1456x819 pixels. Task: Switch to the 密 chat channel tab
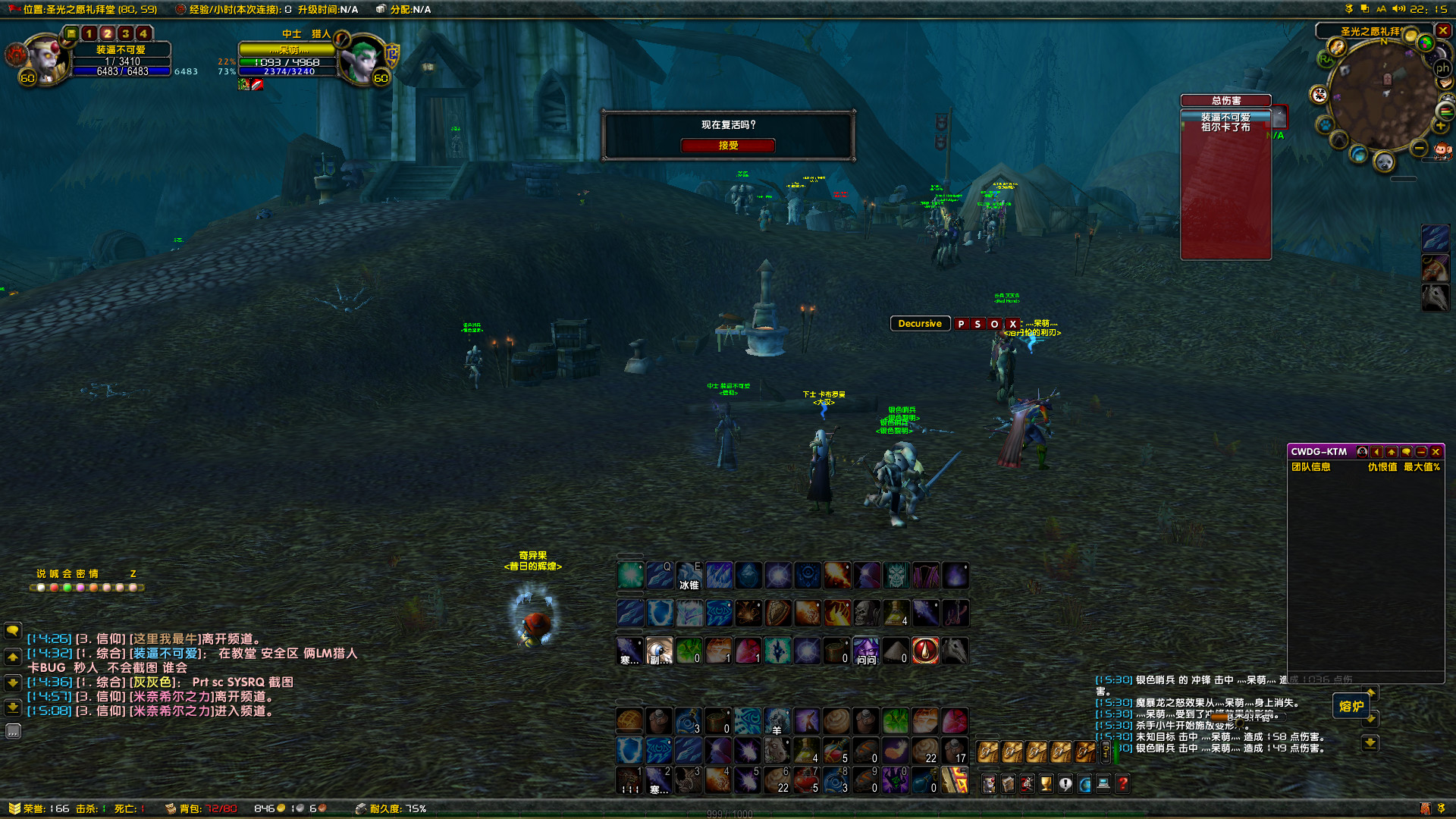click(x=80, y=574)
